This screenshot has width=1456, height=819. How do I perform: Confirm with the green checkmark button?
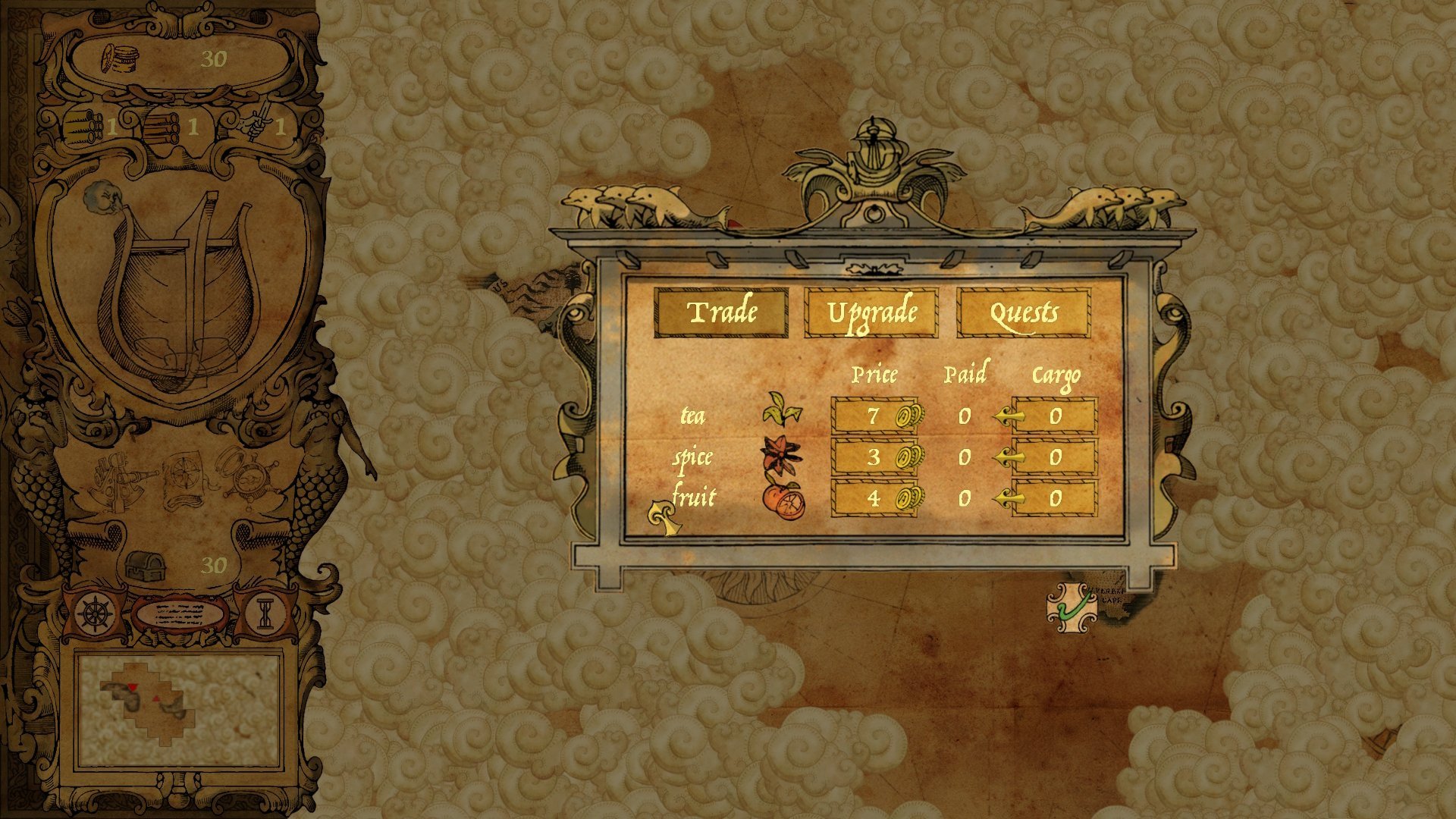tap(1072, 607)
